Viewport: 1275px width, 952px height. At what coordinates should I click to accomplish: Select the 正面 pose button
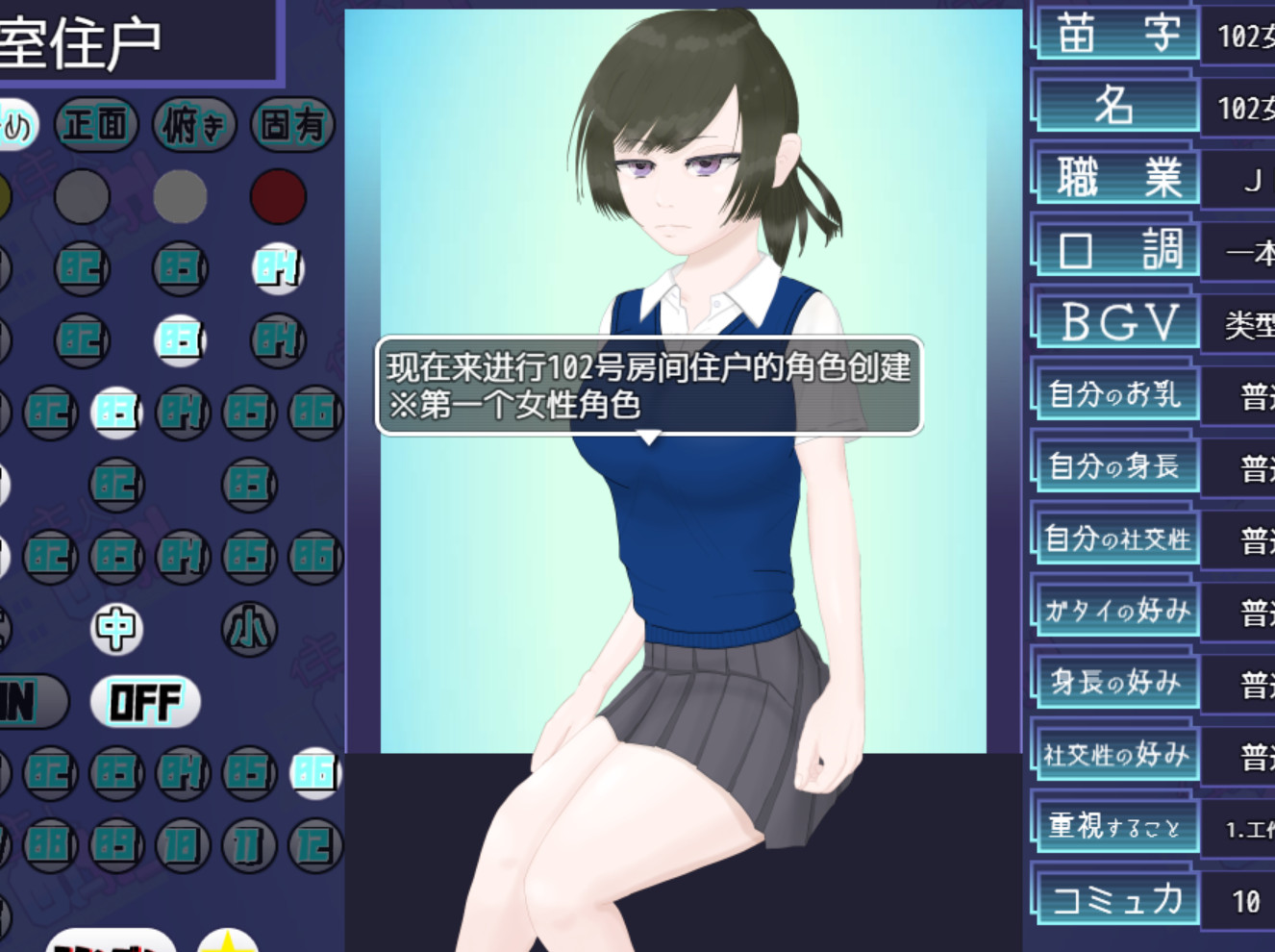pyautogui.click(x=96, y=124)
